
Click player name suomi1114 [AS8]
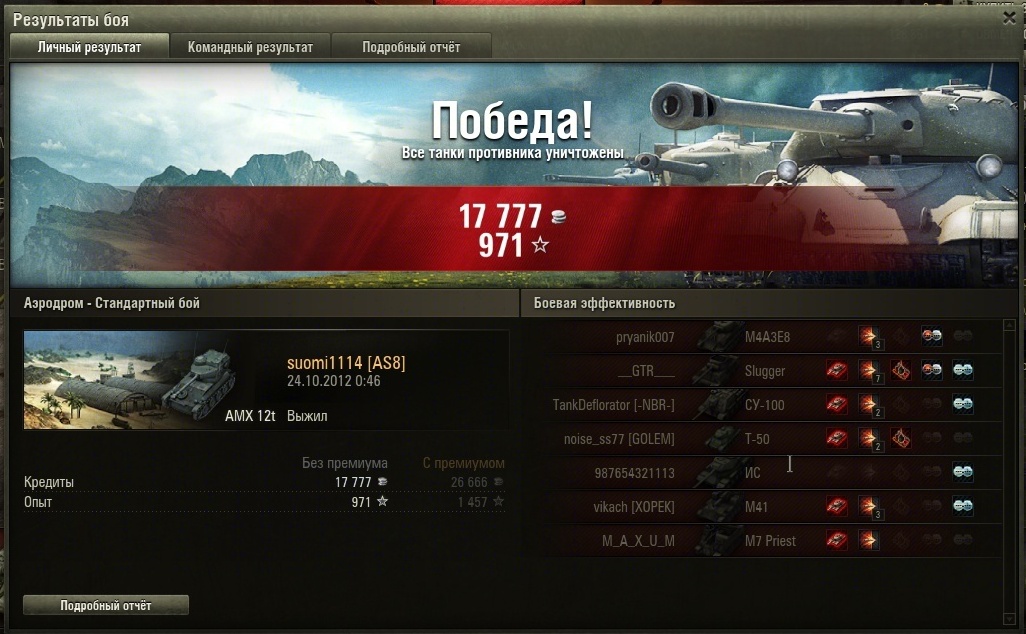coord(346,363)
